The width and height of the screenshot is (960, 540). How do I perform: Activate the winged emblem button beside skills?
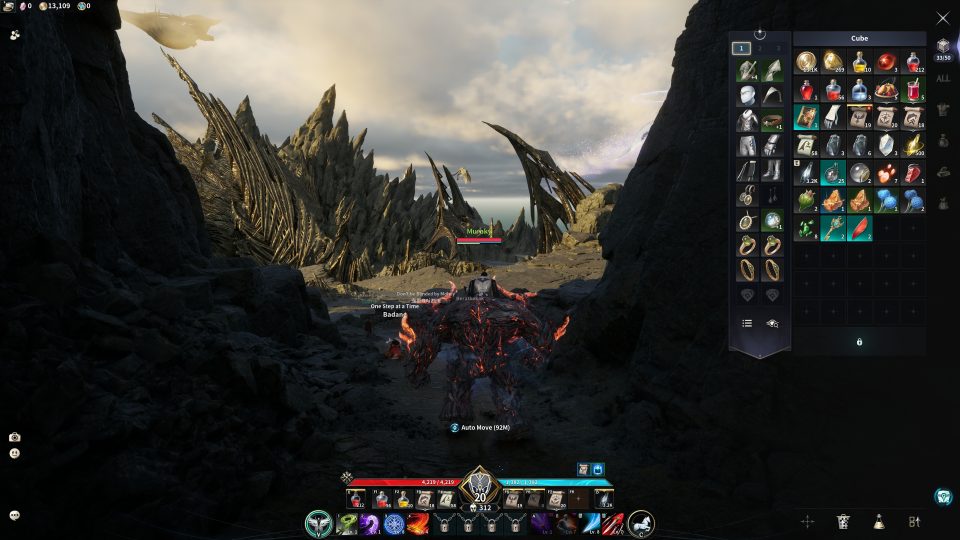(x=318, y=523)
